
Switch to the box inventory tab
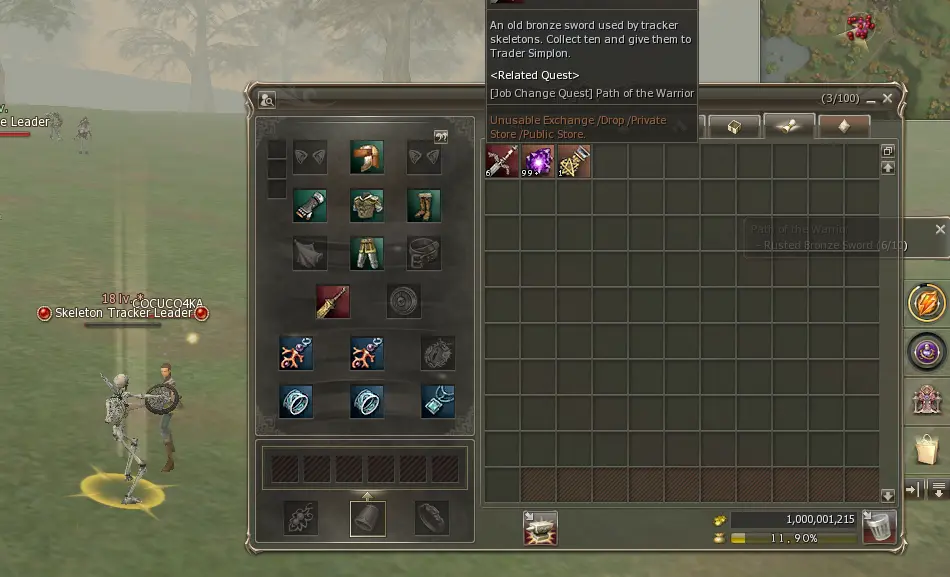[x=735, y=127]
